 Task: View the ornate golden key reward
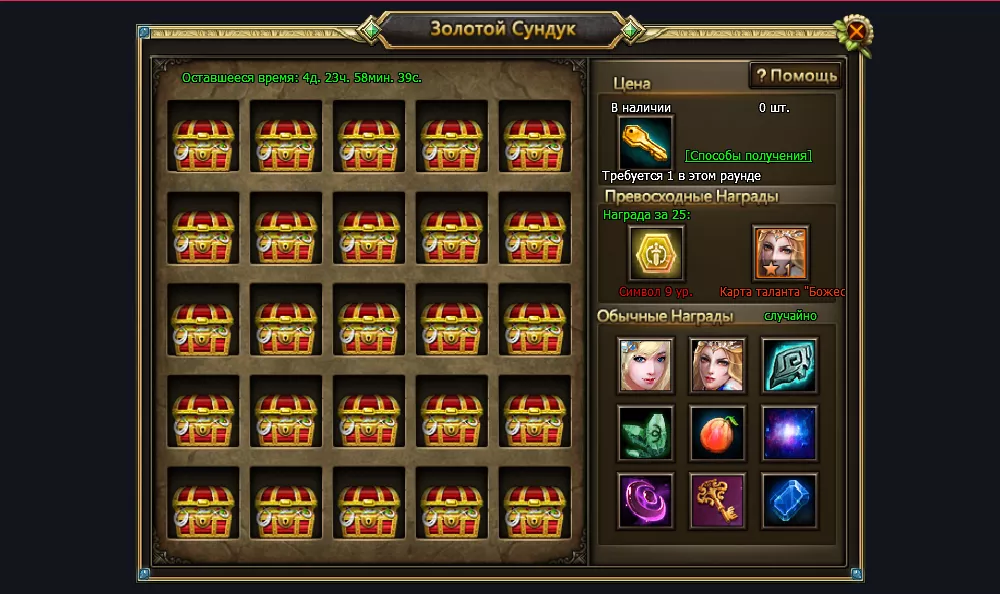717,500
